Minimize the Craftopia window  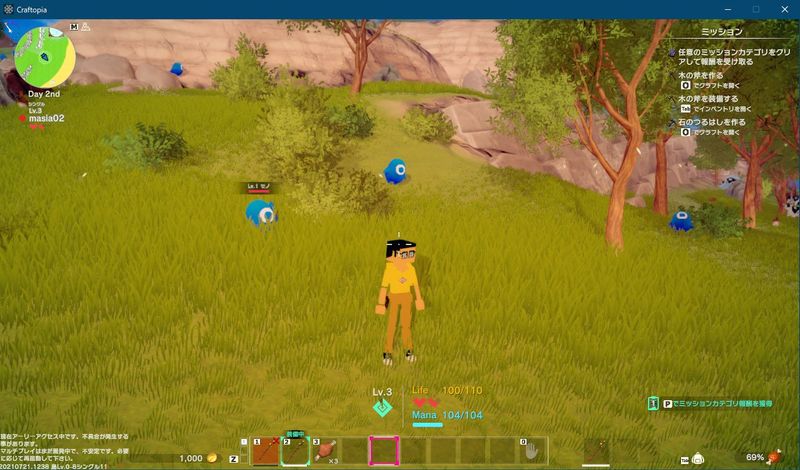[727, 9]
